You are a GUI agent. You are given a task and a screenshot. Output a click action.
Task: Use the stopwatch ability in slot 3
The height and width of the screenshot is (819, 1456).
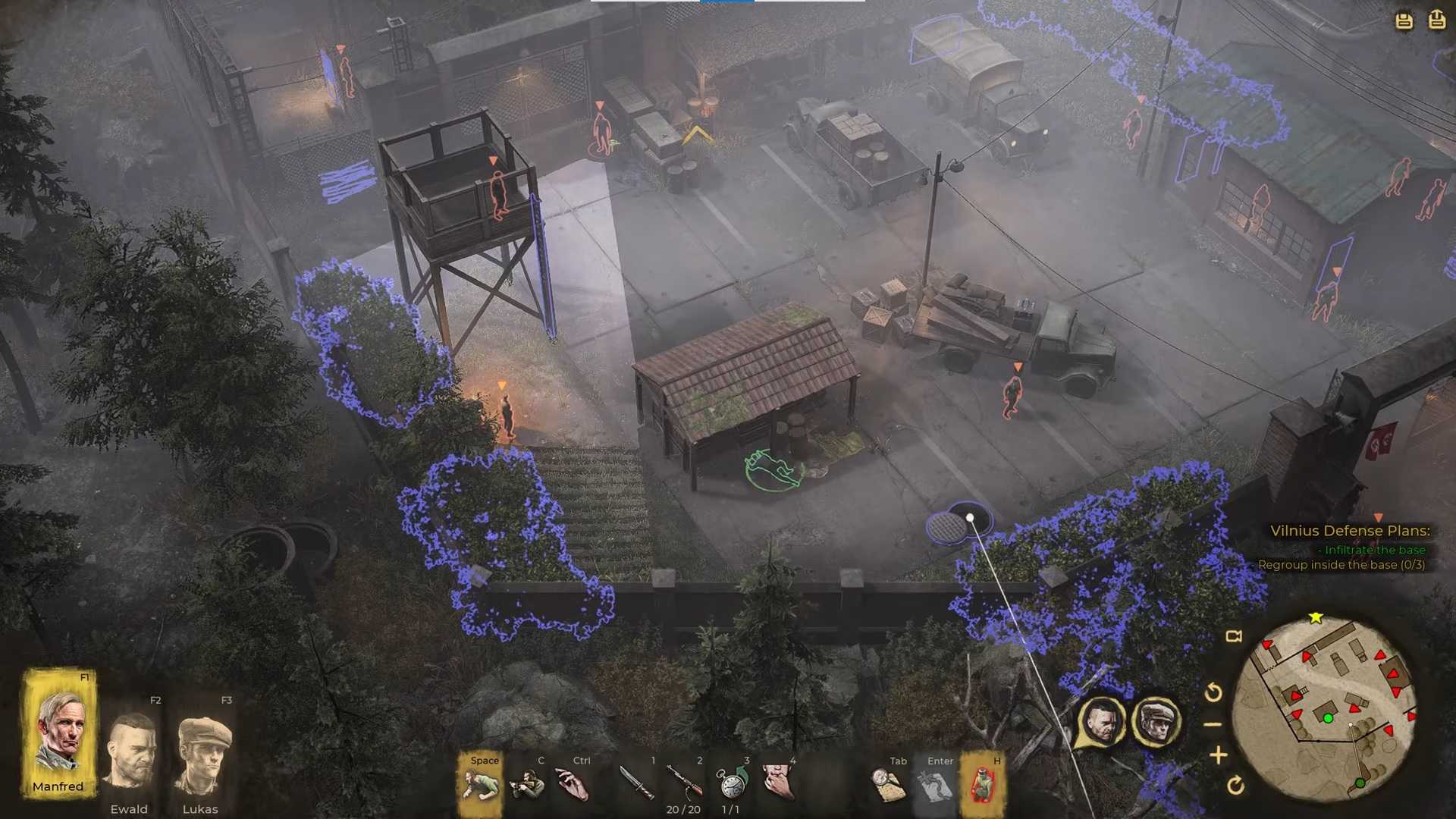point(730,783)
